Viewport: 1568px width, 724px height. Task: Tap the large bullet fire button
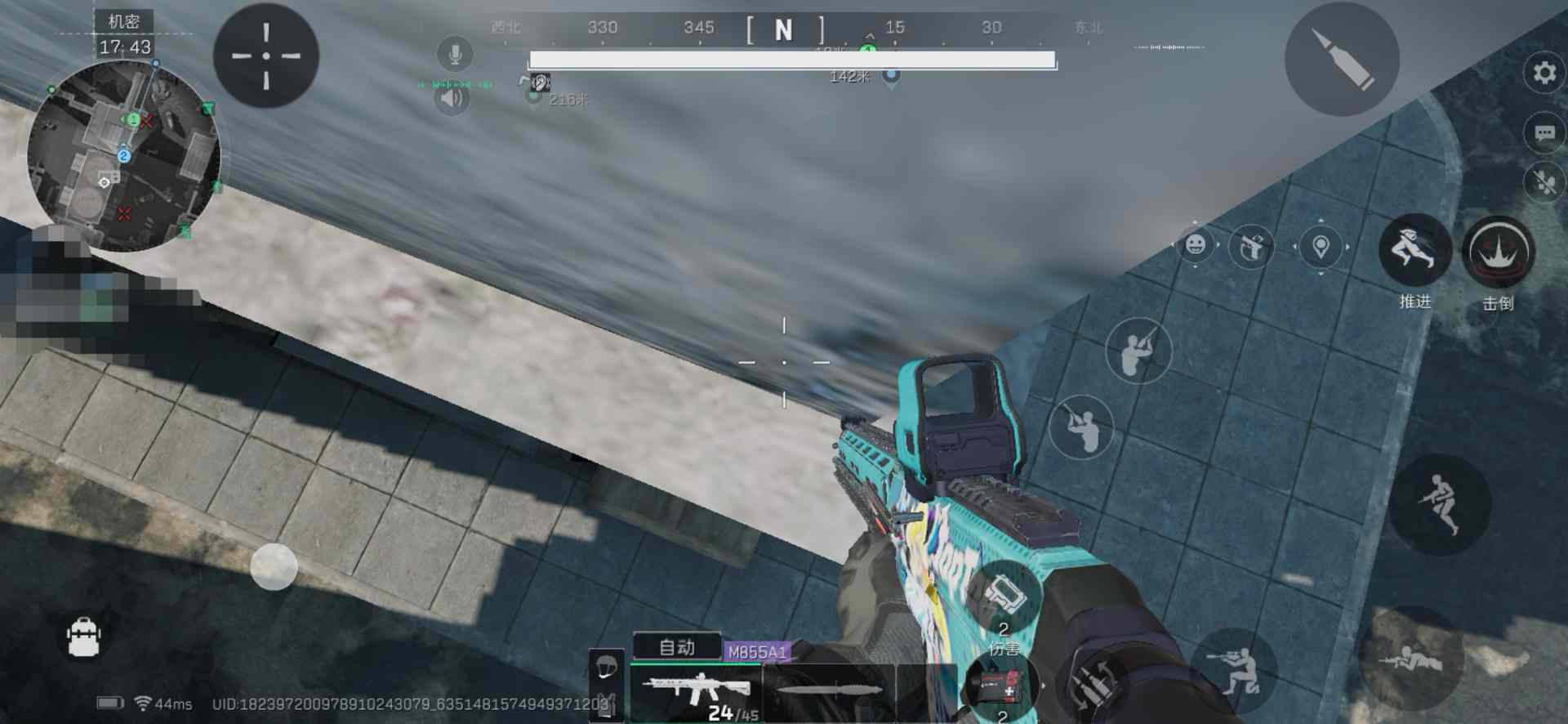[x=1342, y=59]
